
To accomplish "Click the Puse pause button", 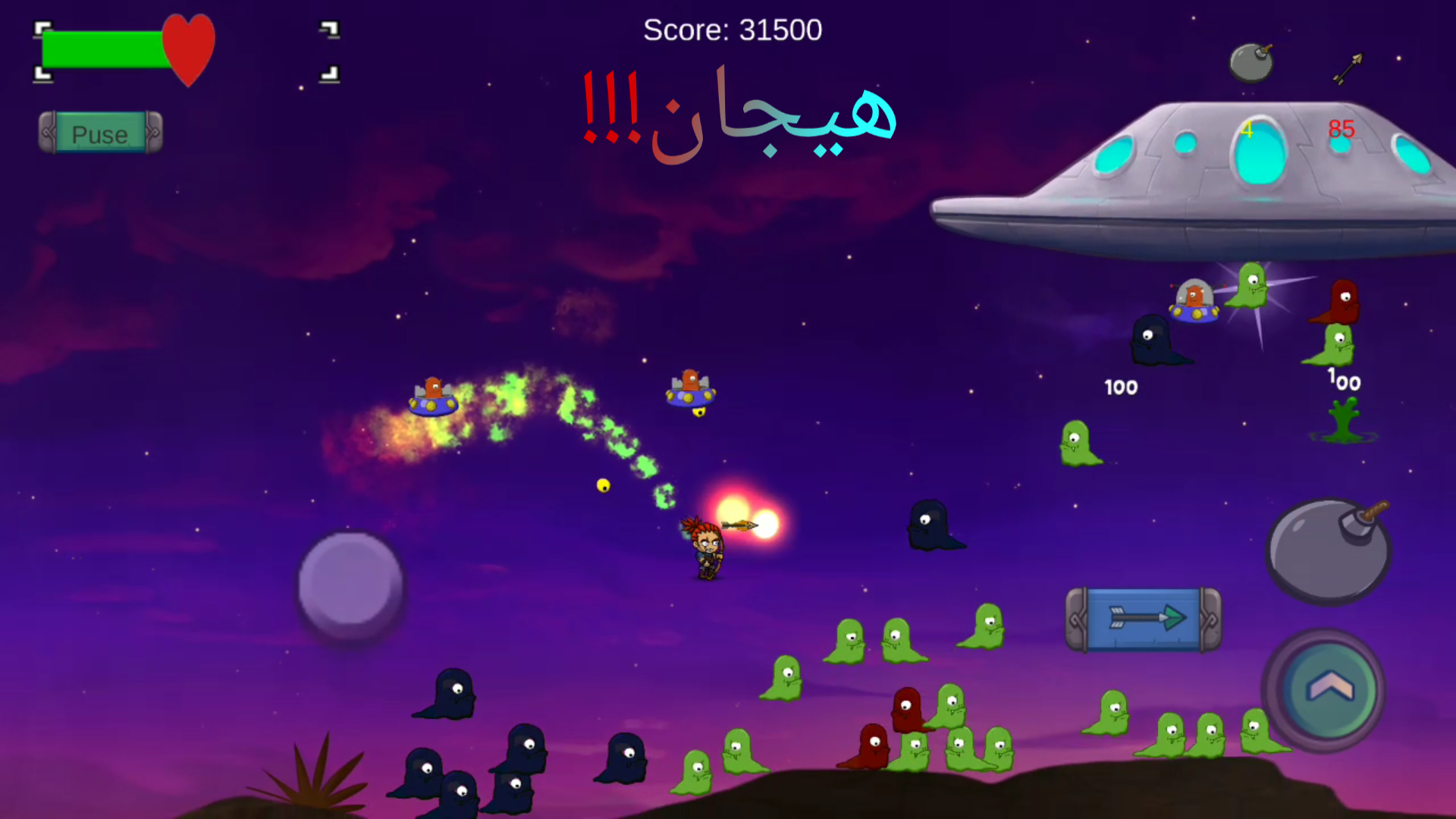I will [101, 133].
